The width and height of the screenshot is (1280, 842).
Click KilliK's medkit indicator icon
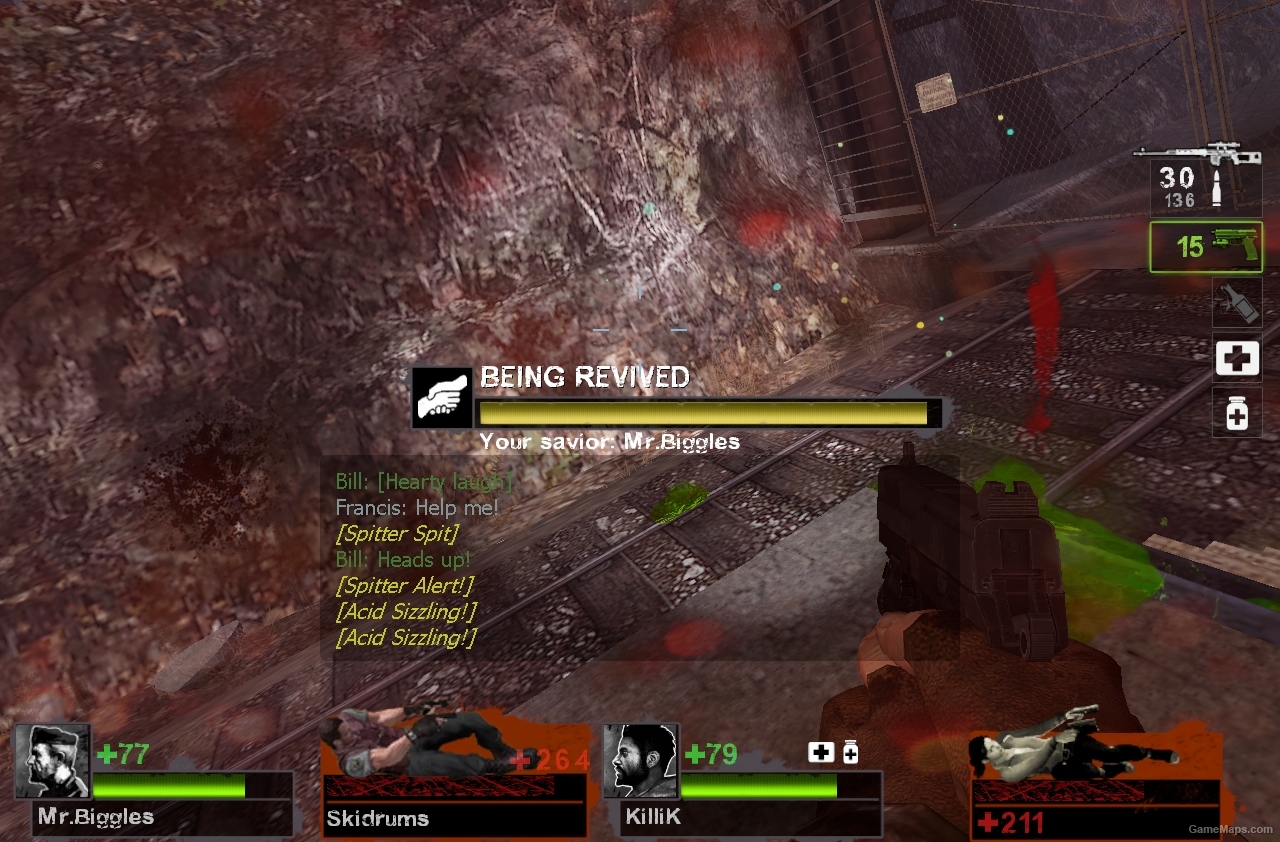821,750
